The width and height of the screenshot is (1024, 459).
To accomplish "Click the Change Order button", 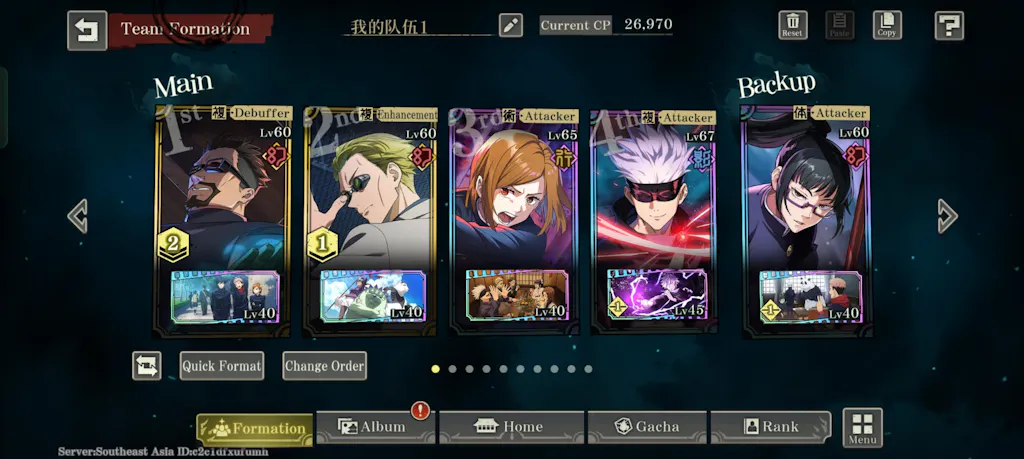I will coord(324,366).
